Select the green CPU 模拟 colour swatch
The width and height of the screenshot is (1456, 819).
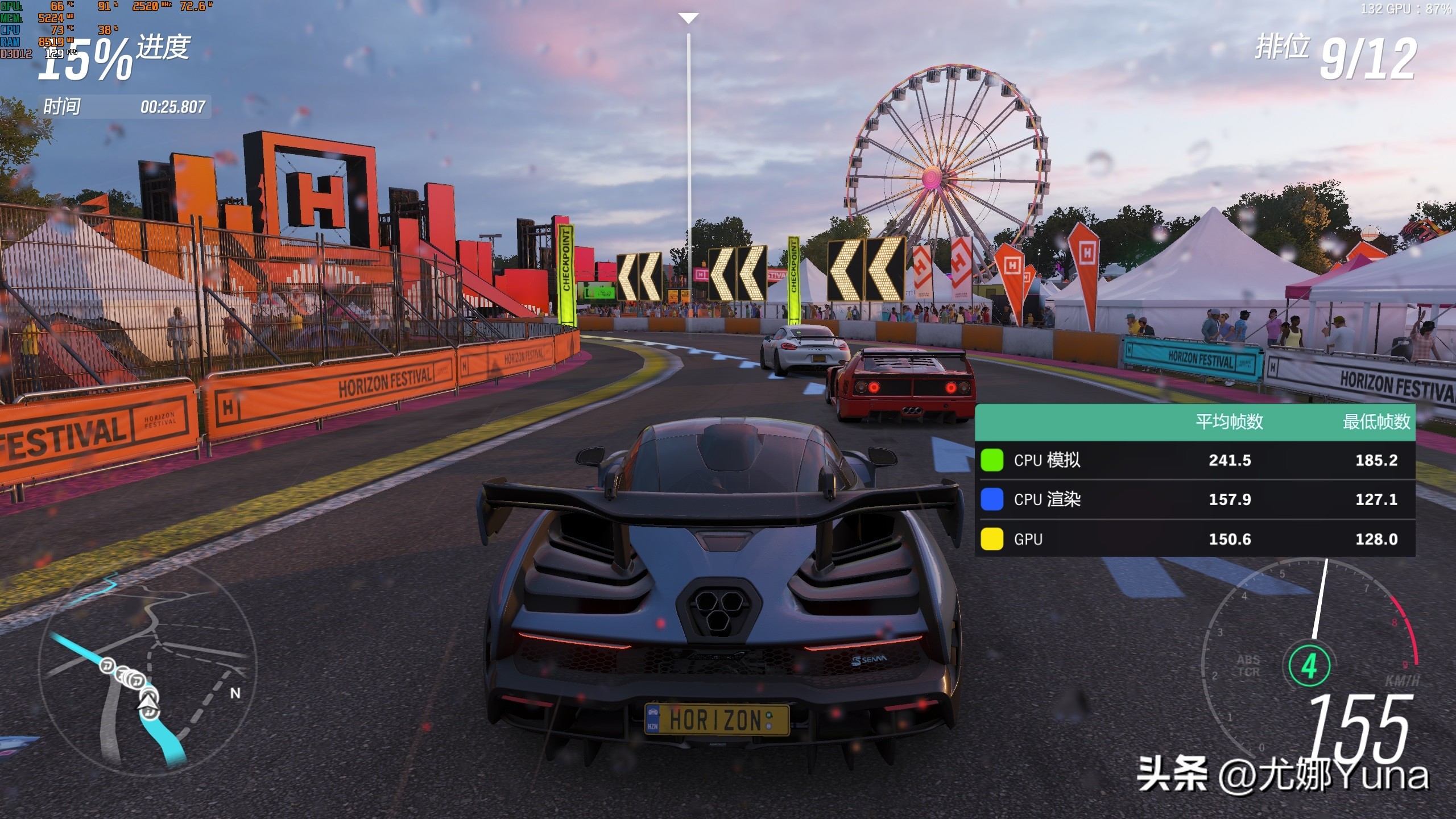992,460
